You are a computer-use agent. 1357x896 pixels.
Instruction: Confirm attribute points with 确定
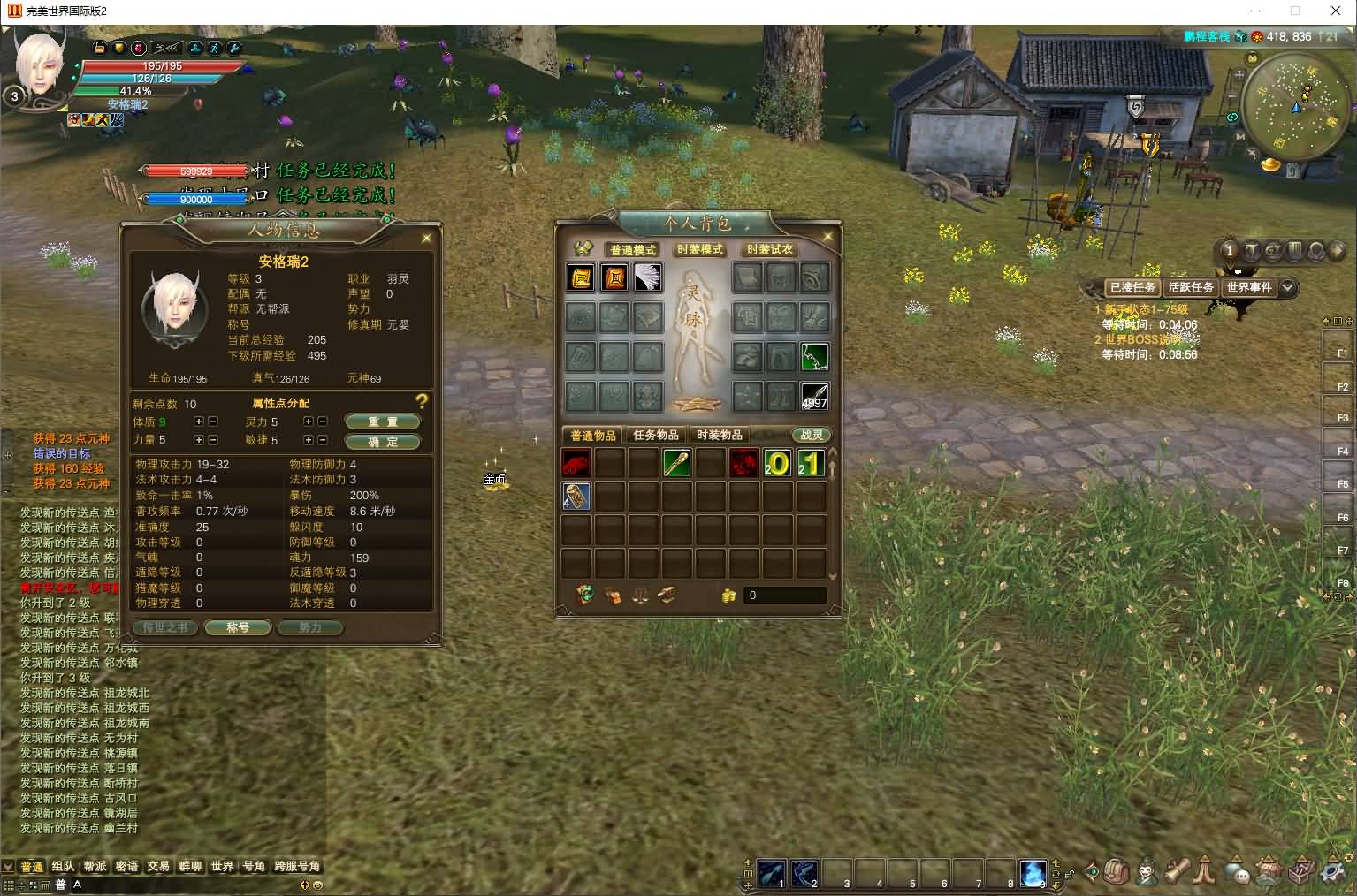tap(382, 441)
